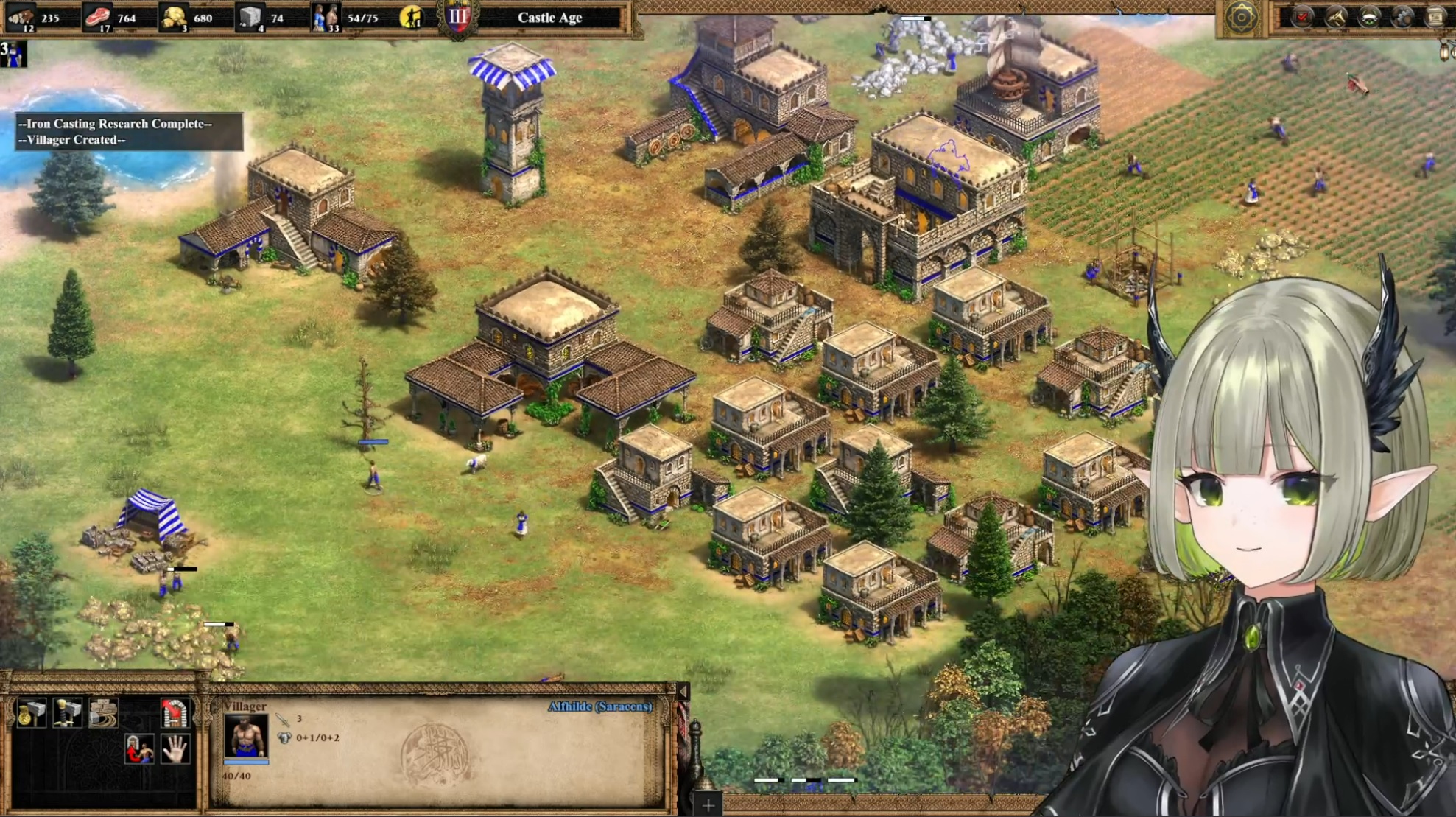The width and height of the screenshot is (1456, 817).
Task: Collapse the panel with the arrow button
Action: point(683,691)
